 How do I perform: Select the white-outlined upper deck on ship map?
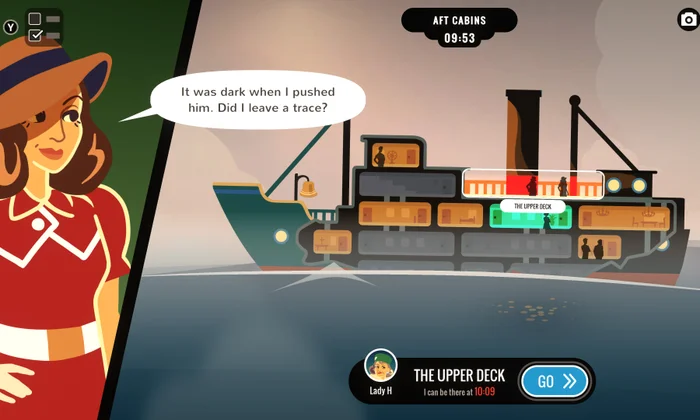[x=532, y=185]
